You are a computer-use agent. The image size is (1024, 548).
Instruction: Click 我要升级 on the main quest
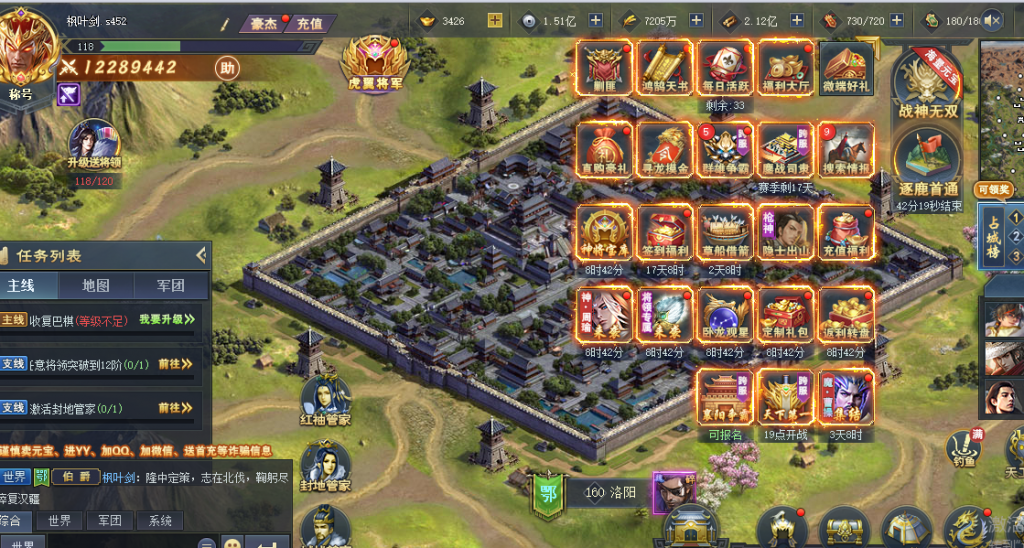click(166, 319)
